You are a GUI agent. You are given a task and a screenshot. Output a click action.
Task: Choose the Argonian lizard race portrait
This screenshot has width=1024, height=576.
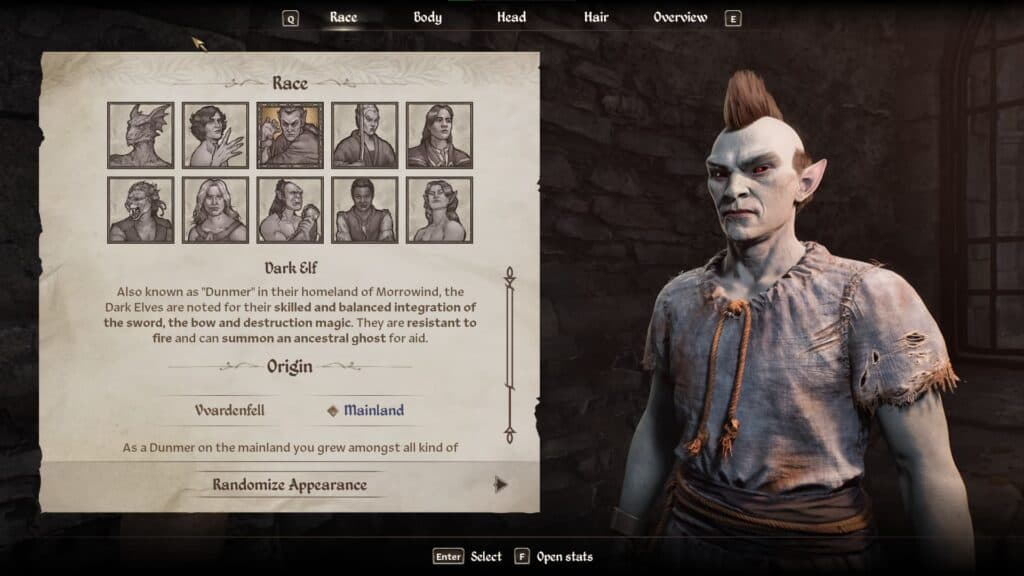click(x=141, y=135)
